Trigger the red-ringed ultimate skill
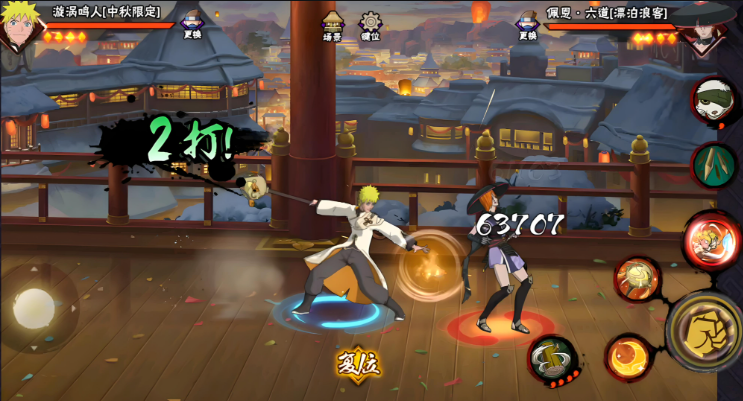This screenshot has height=401, width=743. coord(711,240)
